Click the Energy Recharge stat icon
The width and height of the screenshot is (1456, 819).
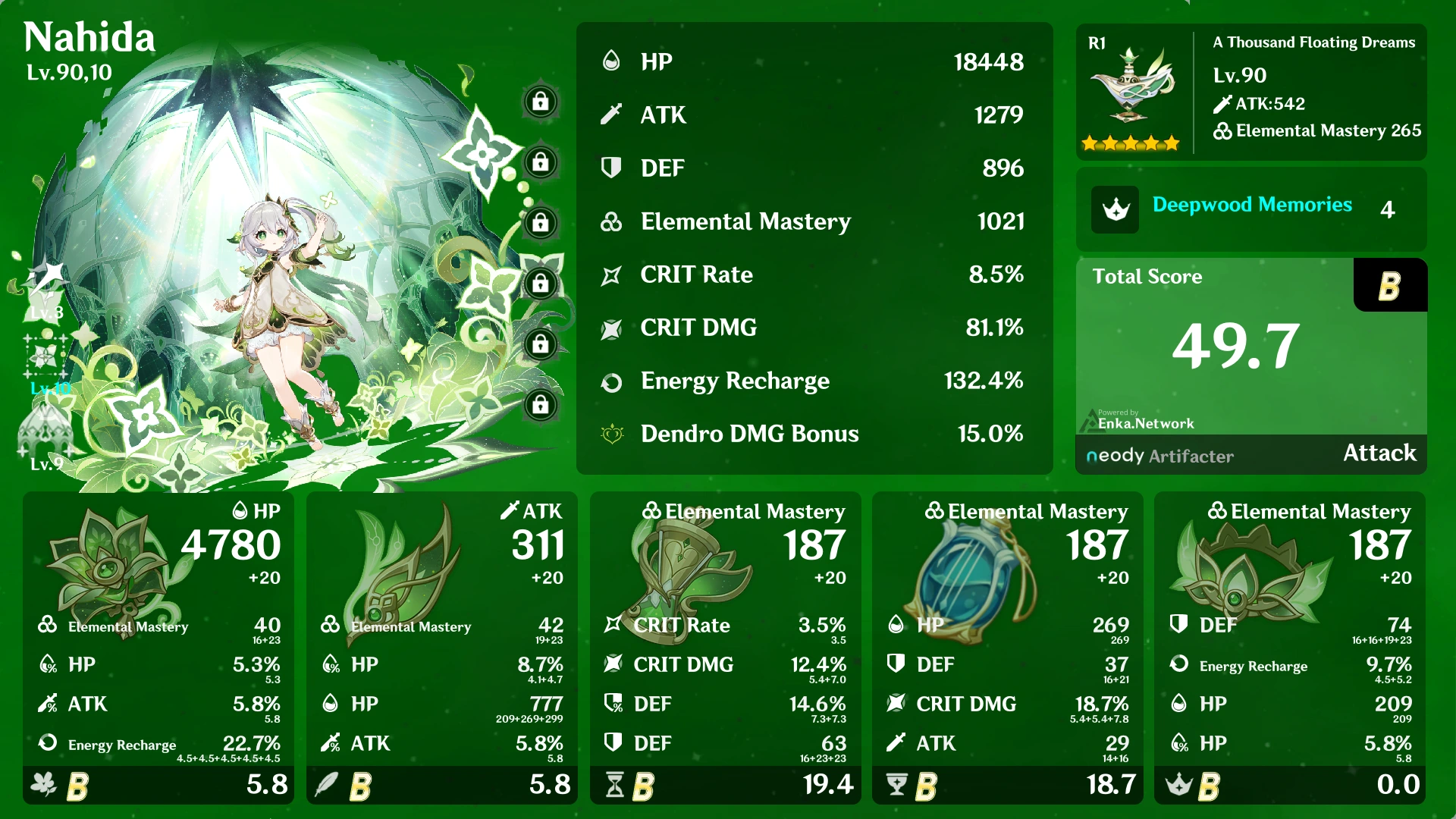(x=613, y=381)
